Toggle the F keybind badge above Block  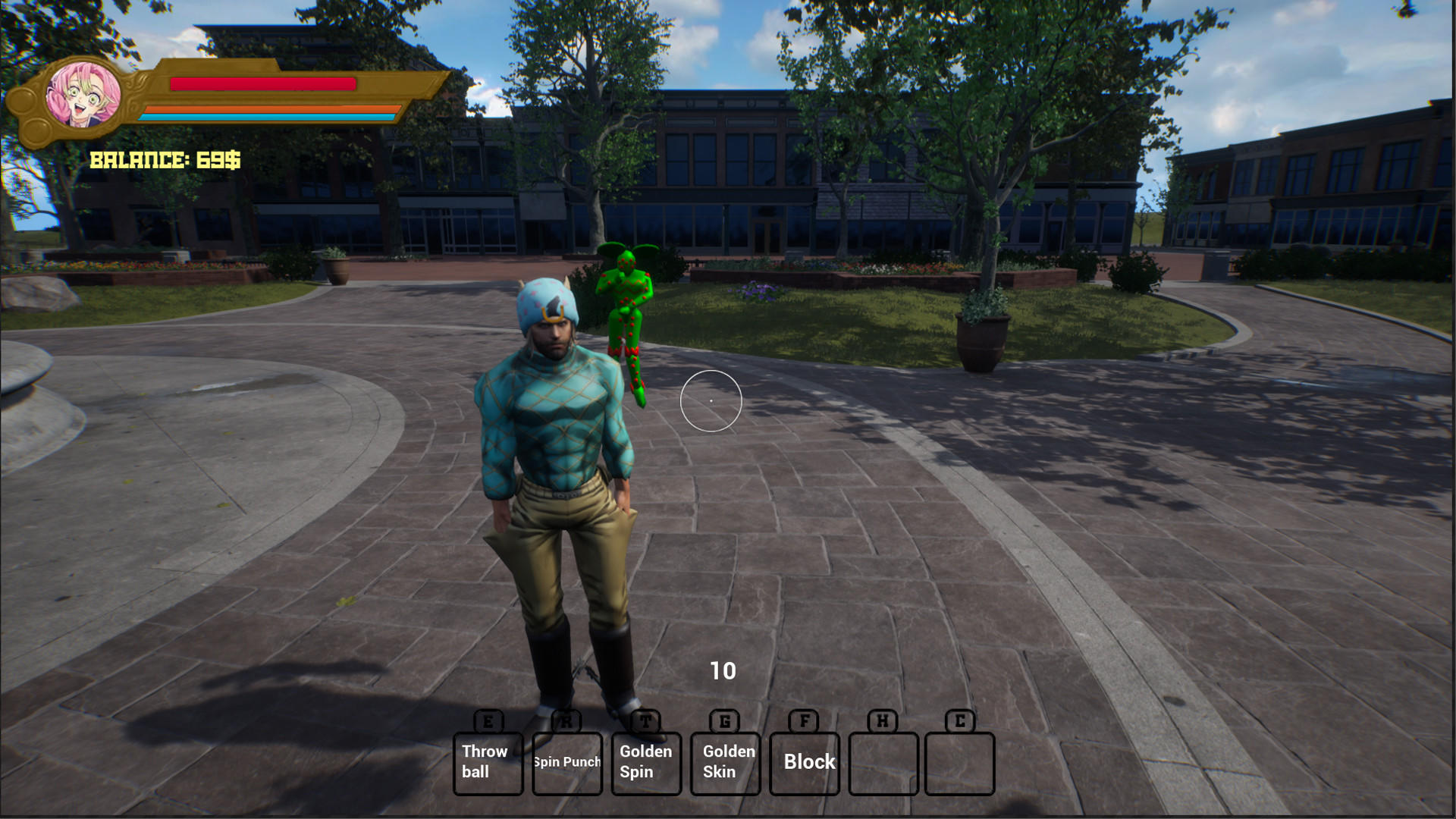point(803,721)
